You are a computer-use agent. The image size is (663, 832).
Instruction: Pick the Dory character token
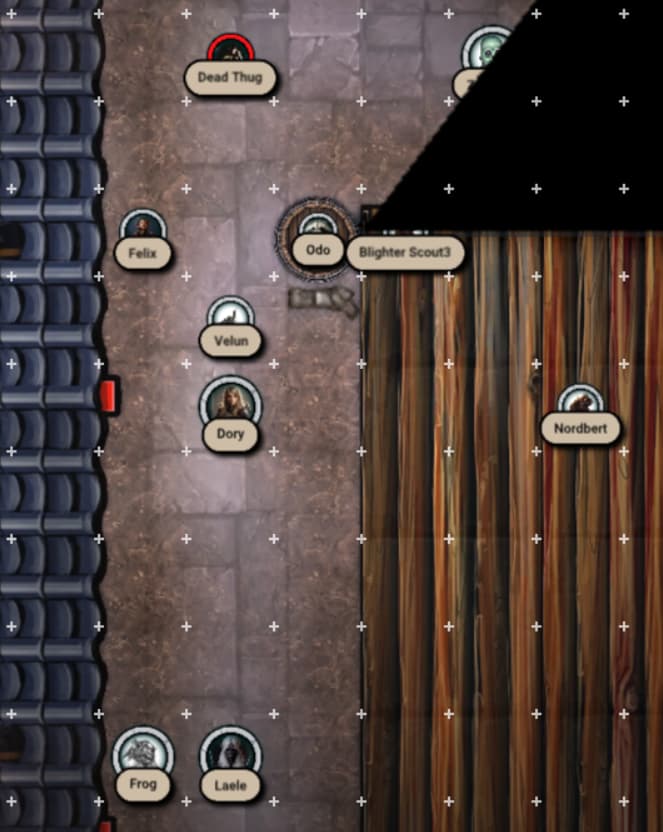(x=230, y=403)
